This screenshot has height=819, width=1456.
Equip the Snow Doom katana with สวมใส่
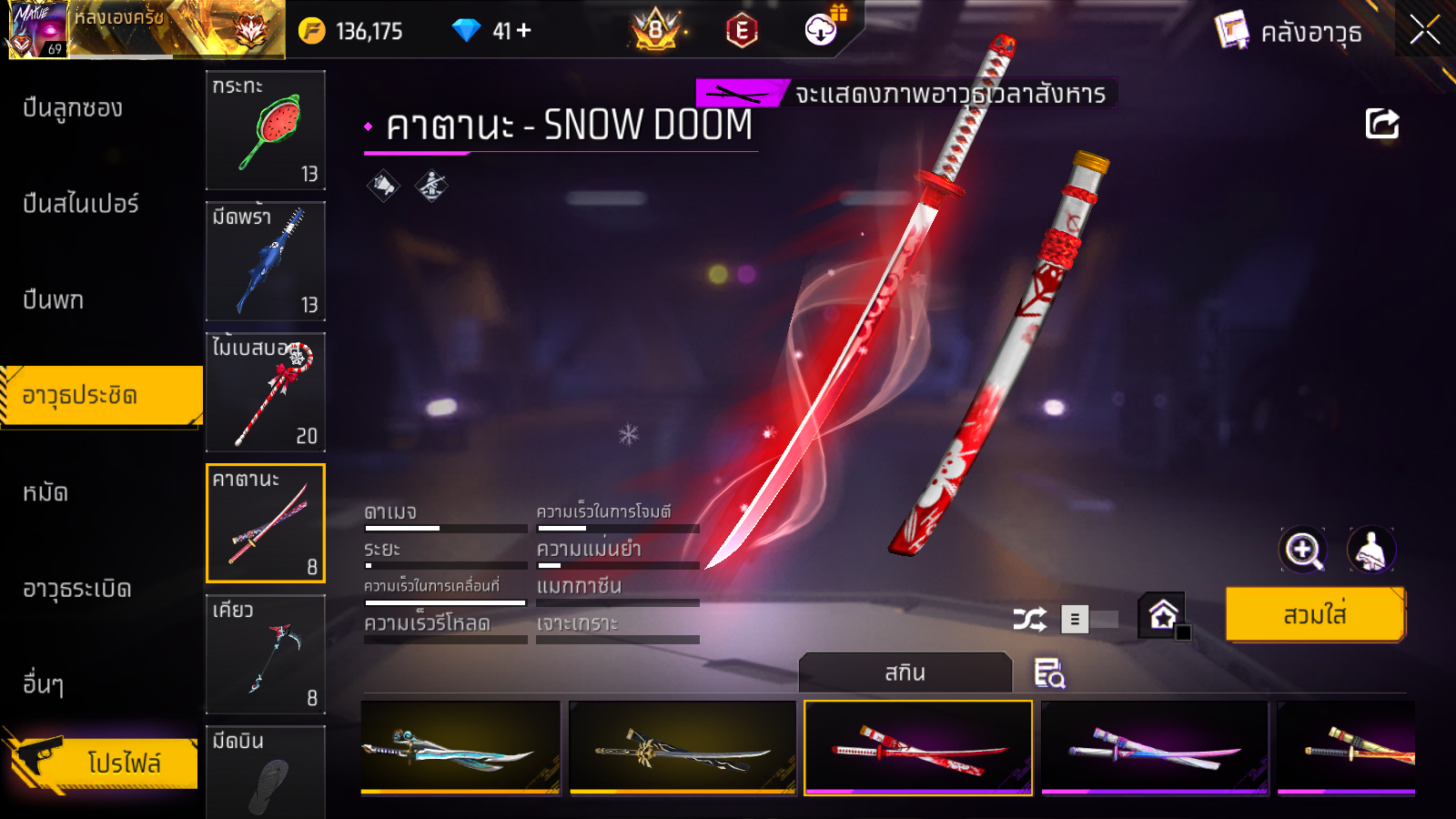(x=1315, y=615)
